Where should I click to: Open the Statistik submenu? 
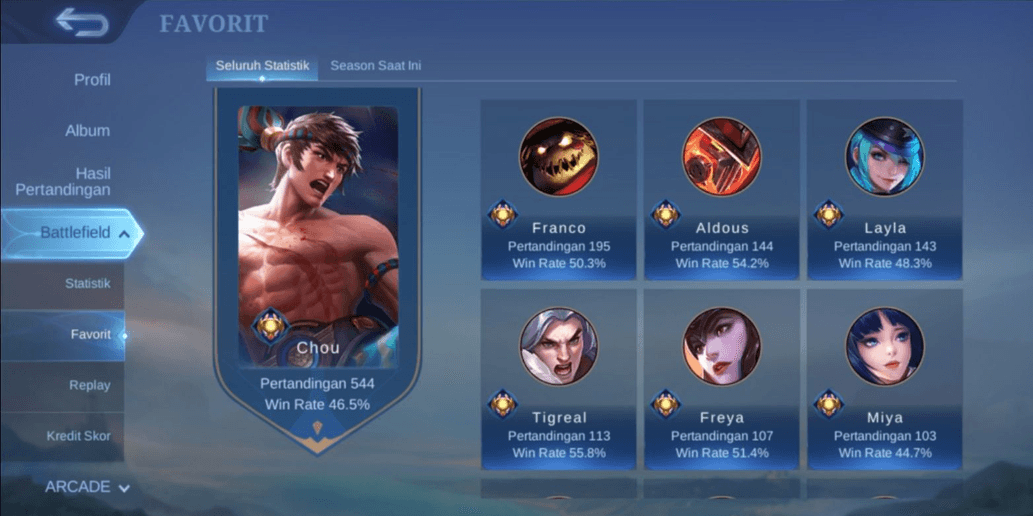tap(87, 284)
